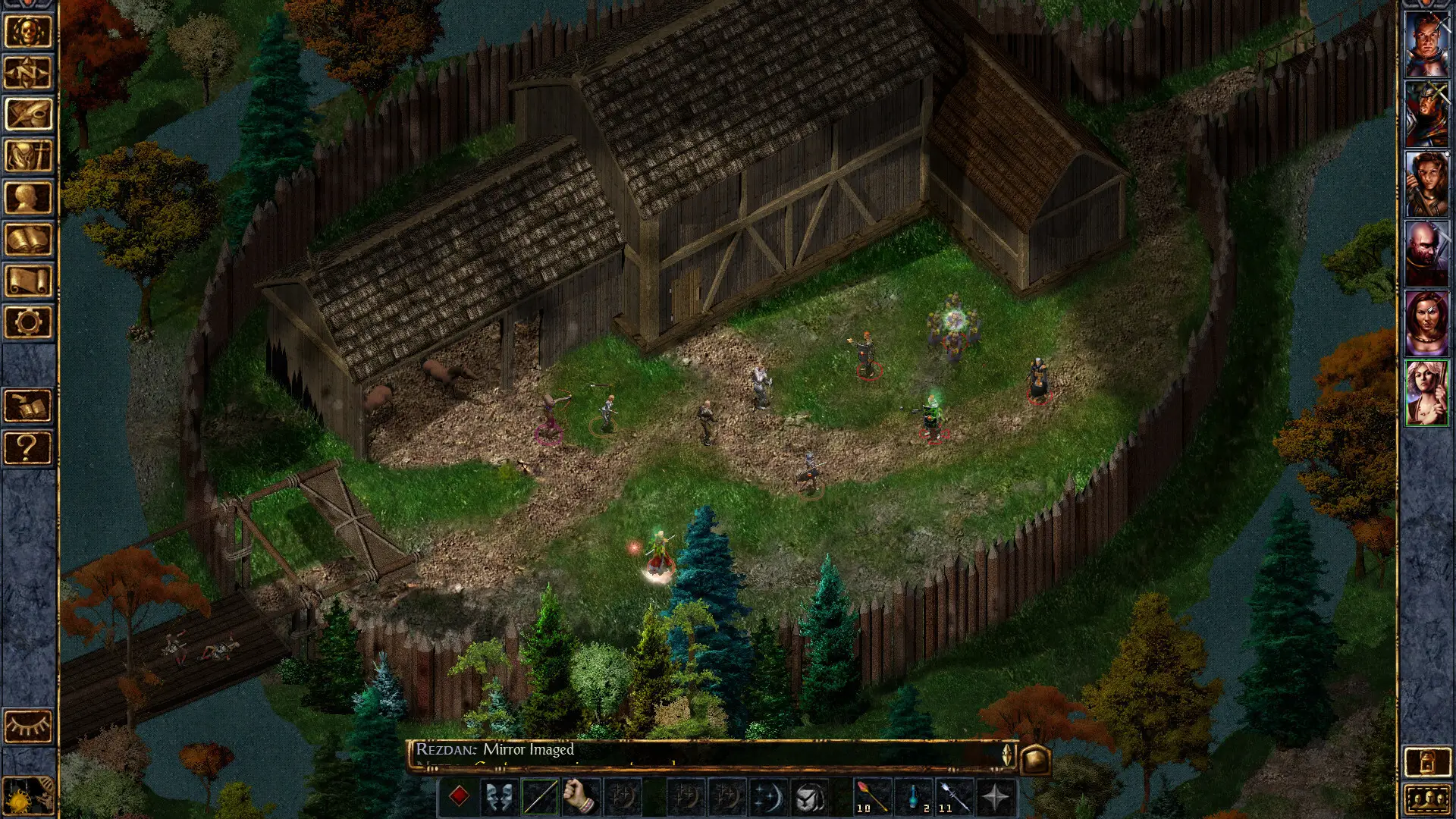The width and height of the screenshot is (1456, 819).
Task: Open the area map with compass icon
Action: 29,74
